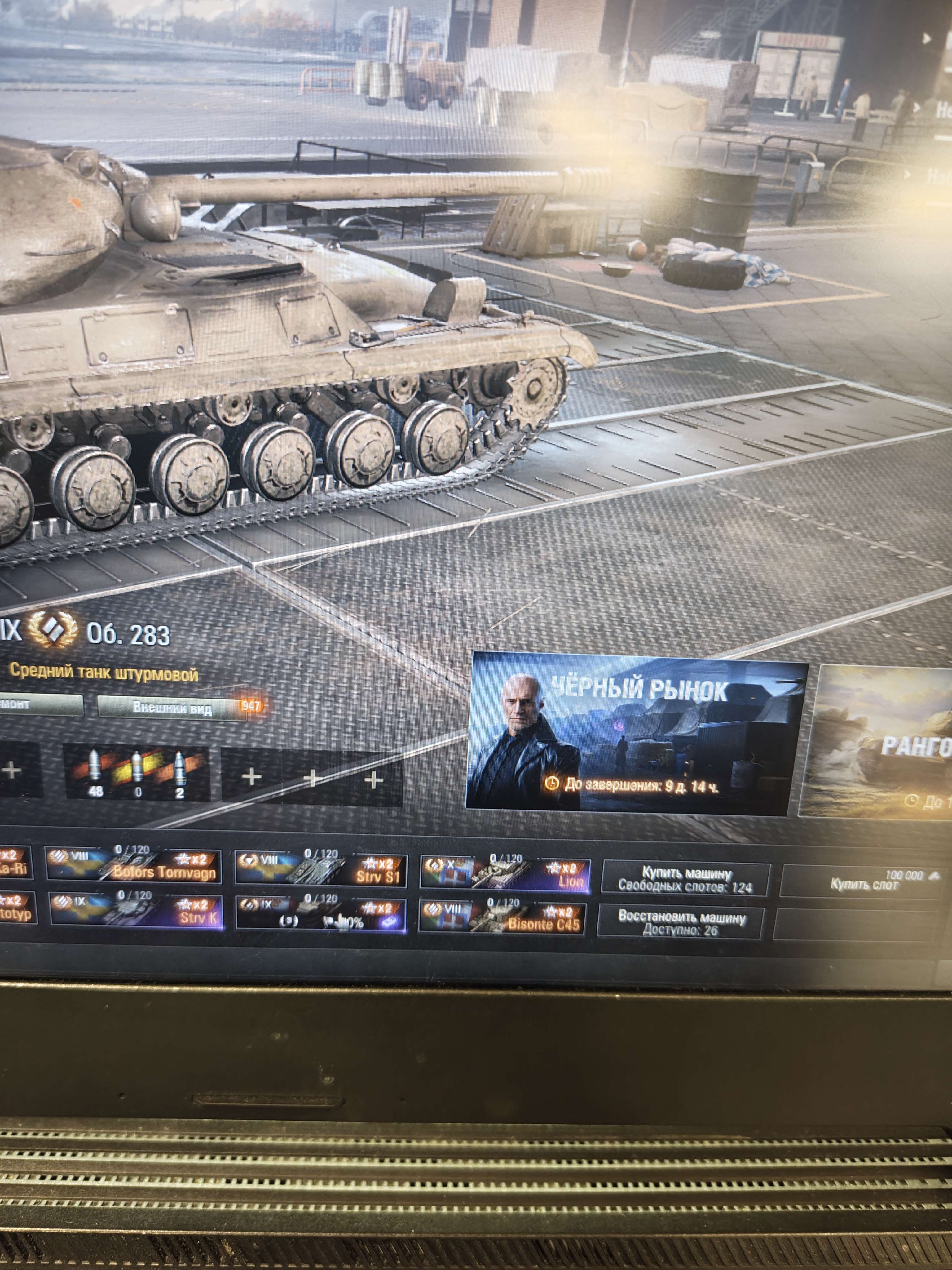
Task: Expand the lower chevron at the right screen edge
Action: point(916,107)
